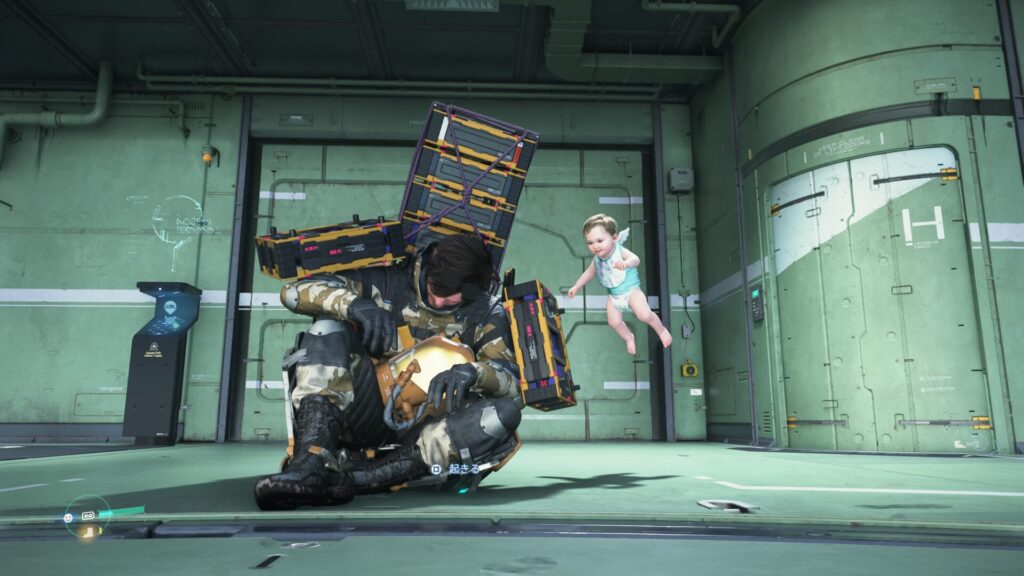The height and width of the screenshot is (576, 1024).
Task: Select the chain link strand icon
Action: (x=88, y=516)
